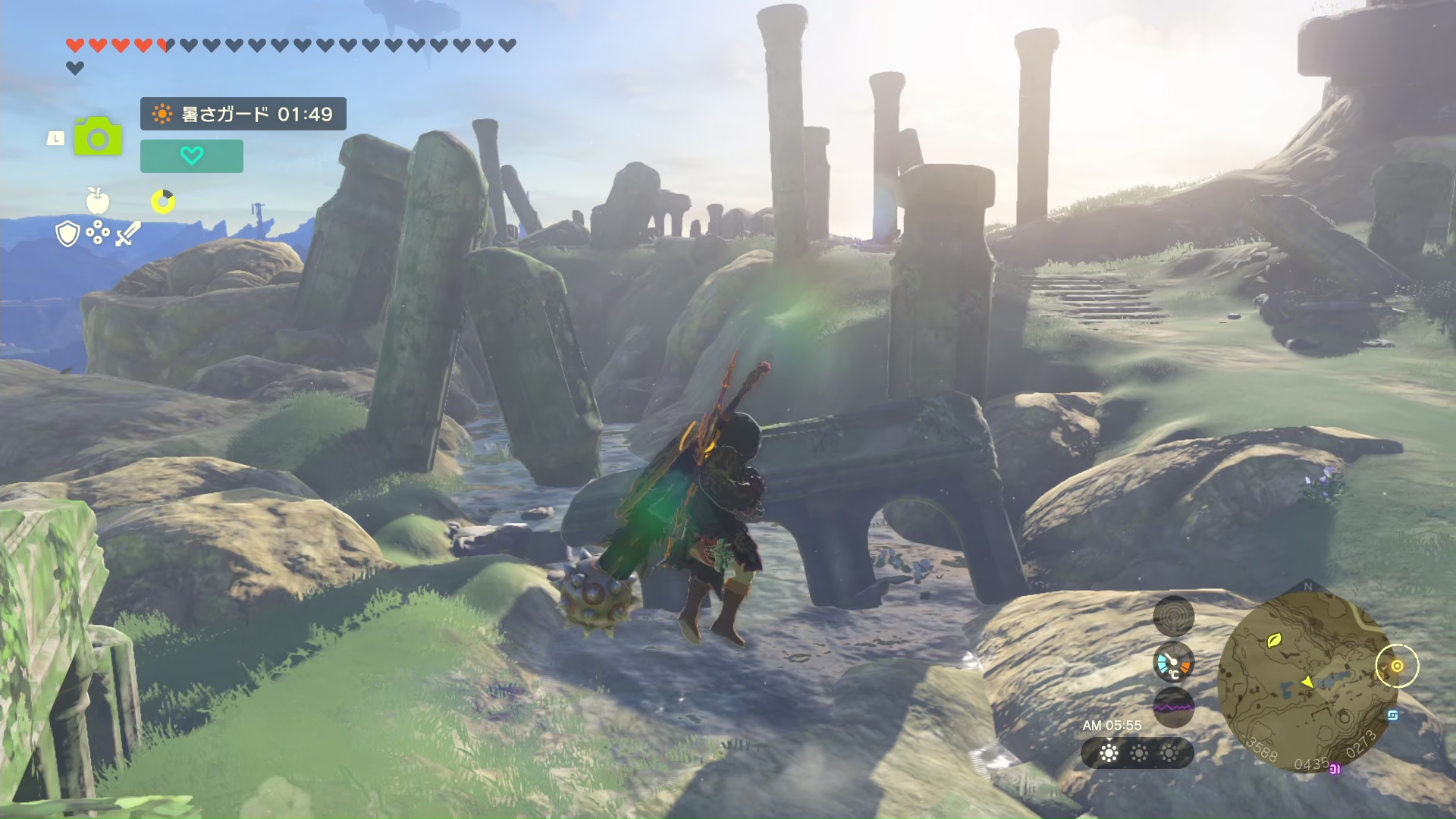1456x819 pixels.
Task: Click the teal heart companion gauge
Action: click(192, 156)
